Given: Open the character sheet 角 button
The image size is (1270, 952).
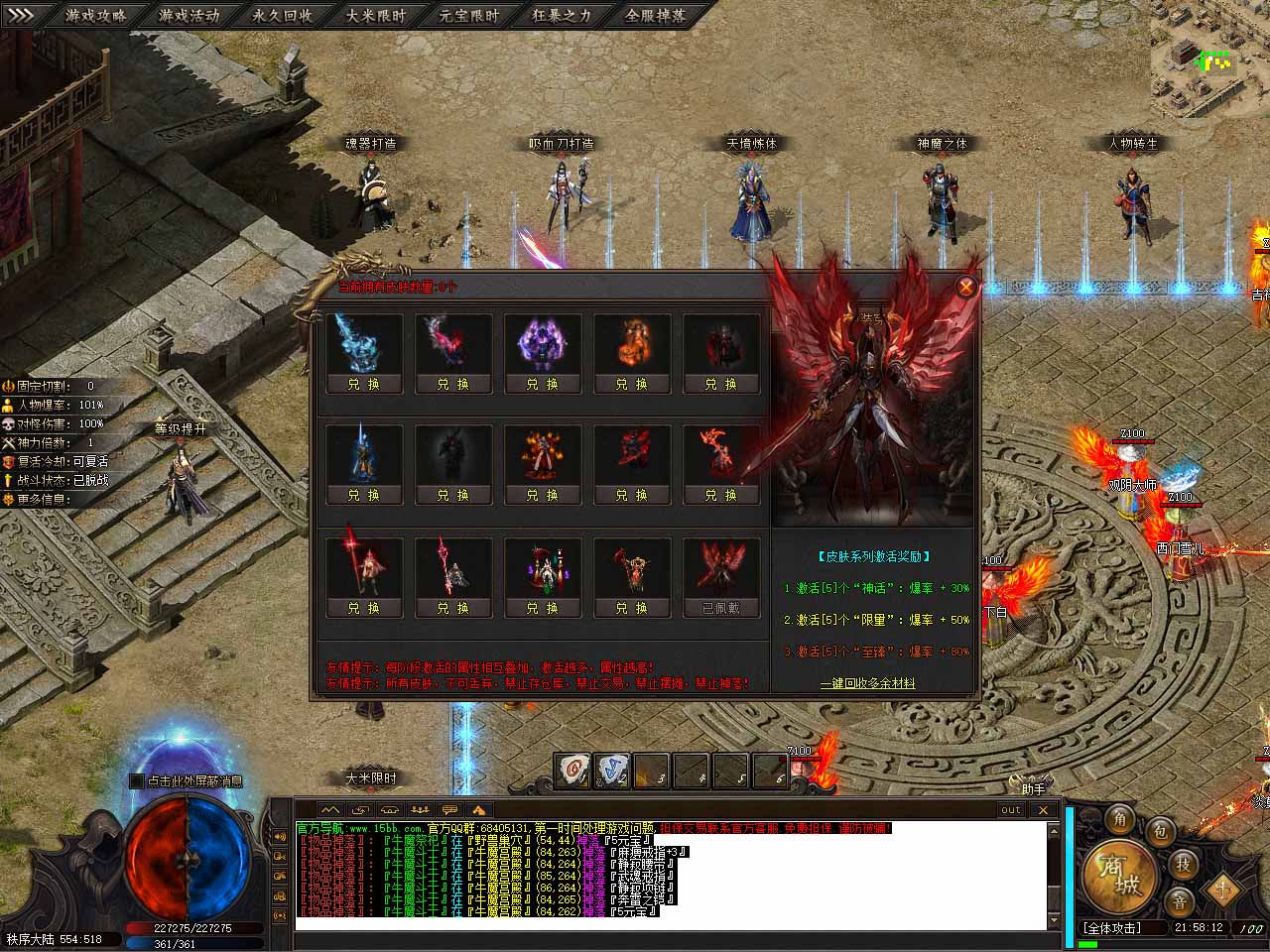Looking at the screenshot, I should point(1121,818).
